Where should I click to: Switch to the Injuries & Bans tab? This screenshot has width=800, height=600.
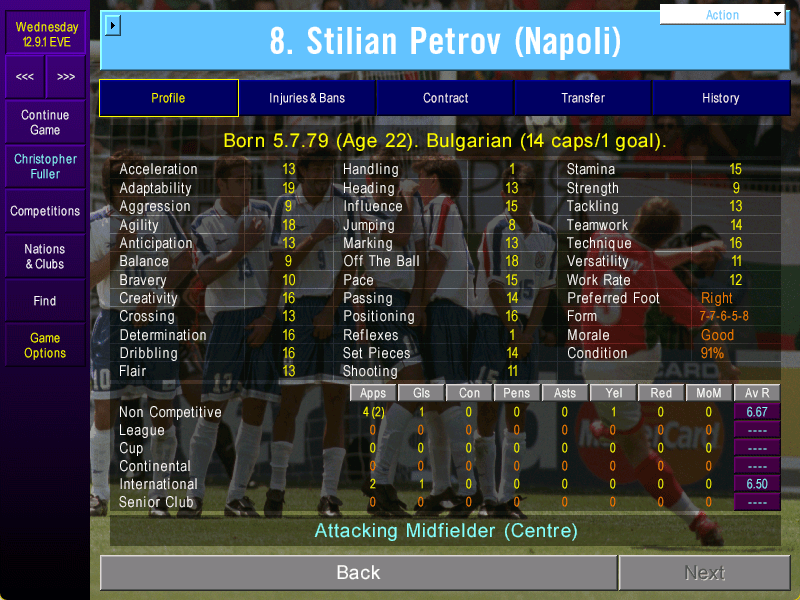coord(307,98)
